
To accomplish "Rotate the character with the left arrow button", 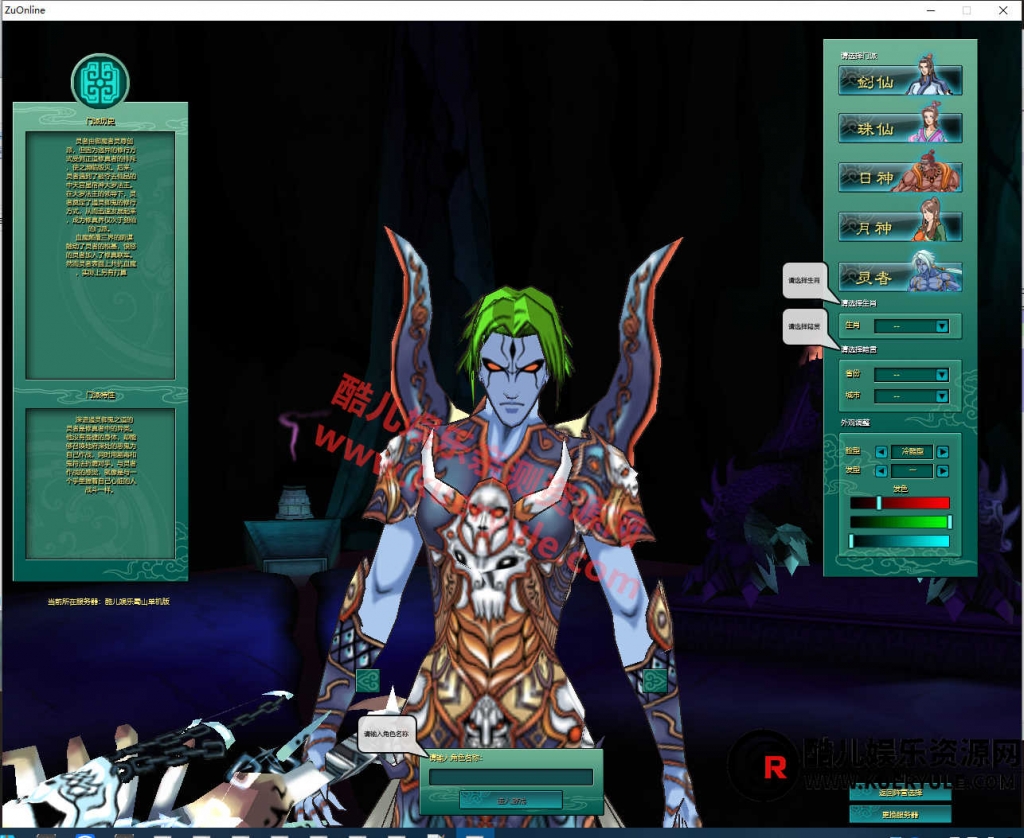I will click(367, 681).
